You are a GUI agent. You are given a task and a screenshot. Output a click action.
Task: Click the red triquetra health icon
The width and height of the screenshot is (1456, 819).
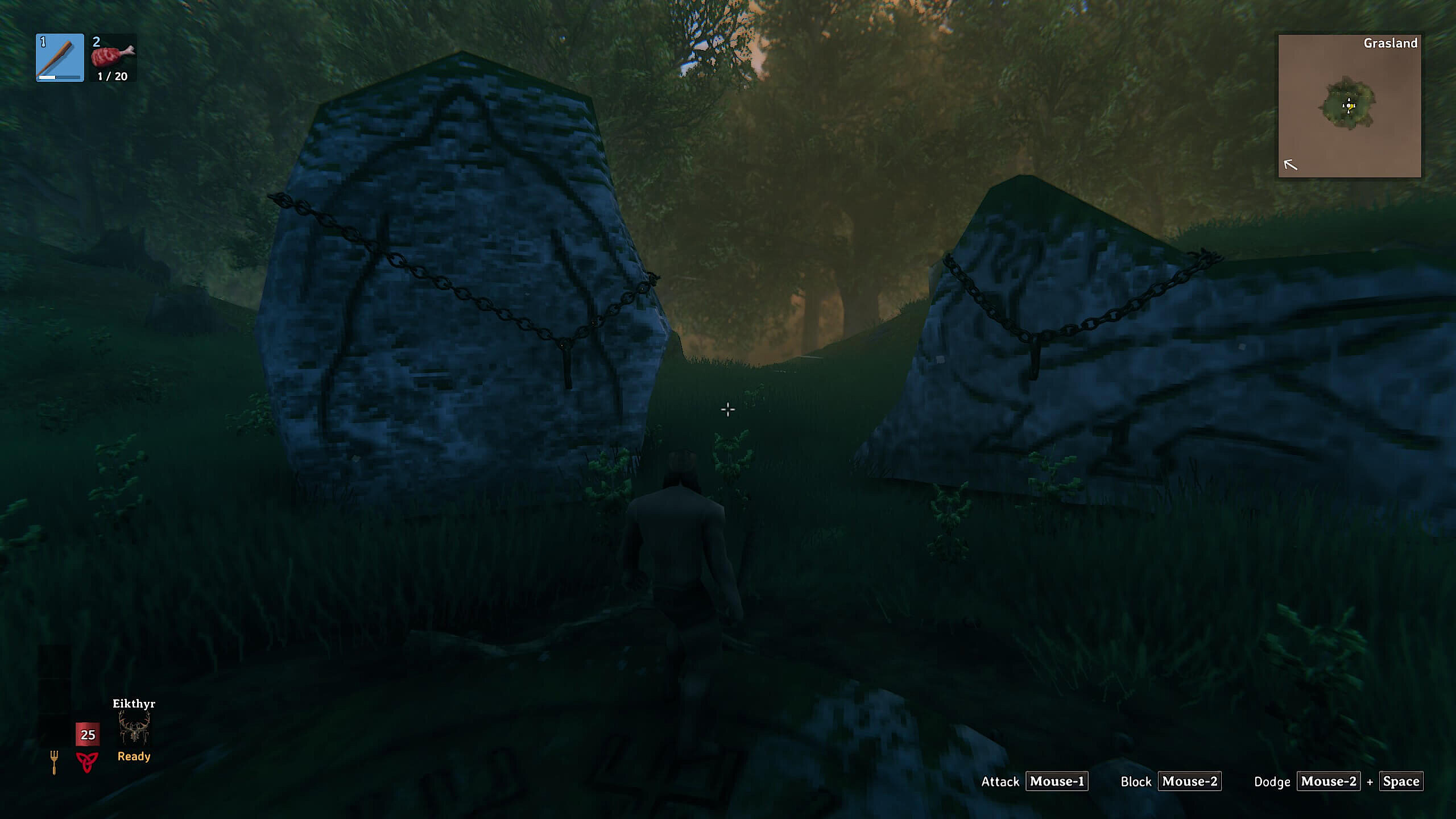pyautogui.click(x=87, y=762)
